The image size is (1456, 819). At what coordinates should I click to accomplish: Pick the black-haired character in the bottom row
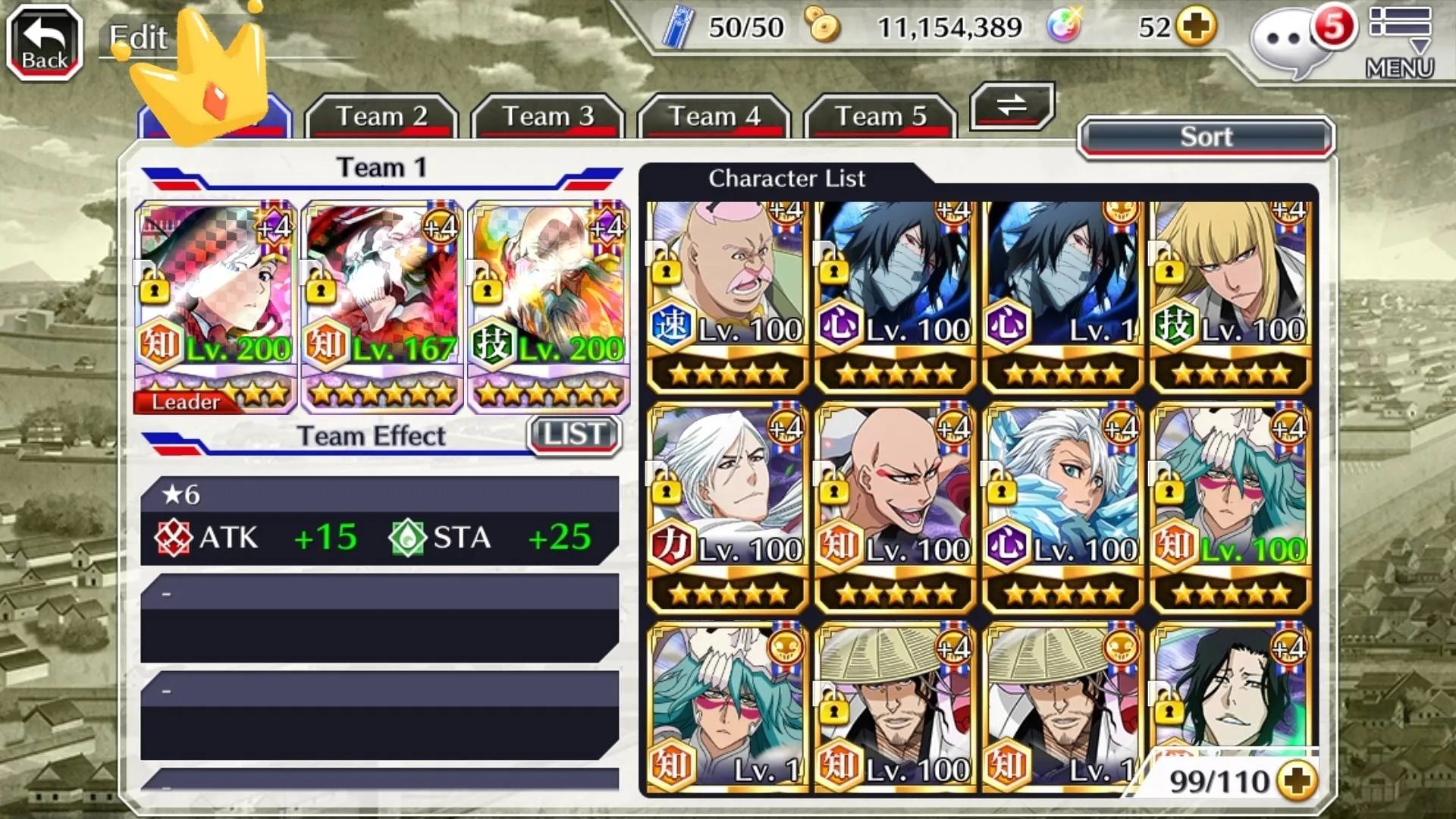click(x=1230, y=690)
